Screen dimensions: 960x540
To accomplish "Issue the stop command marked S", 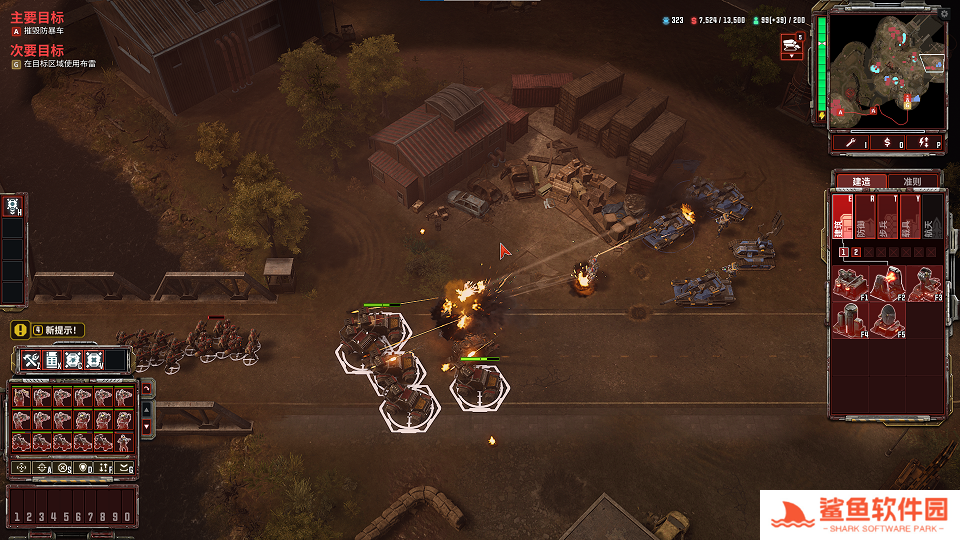I will [x=63, y=467].
